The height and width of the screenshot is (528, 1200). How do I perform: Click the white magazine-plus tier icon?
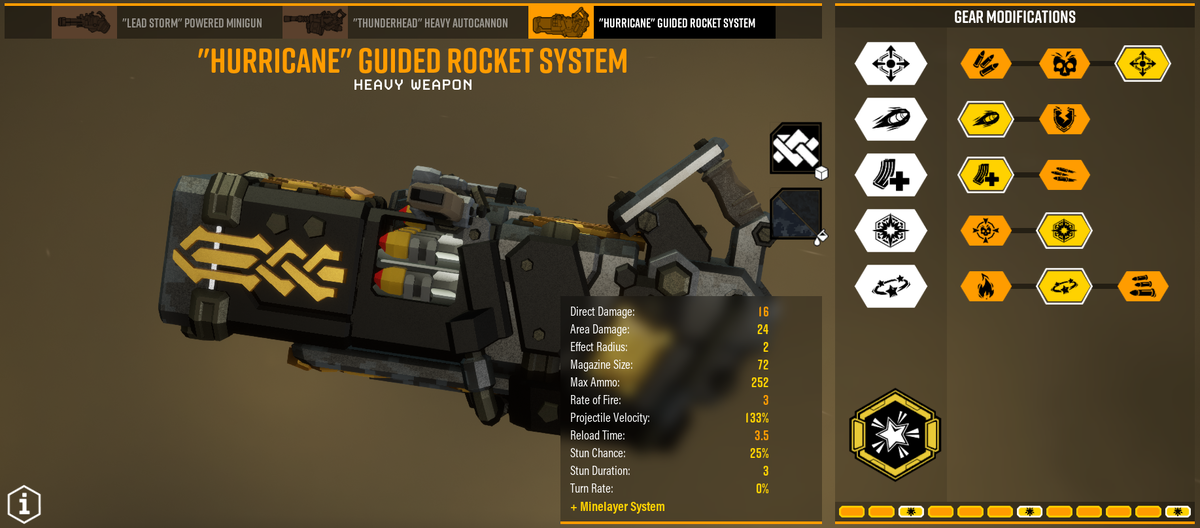pyautogui.click(x=890, y=175)
